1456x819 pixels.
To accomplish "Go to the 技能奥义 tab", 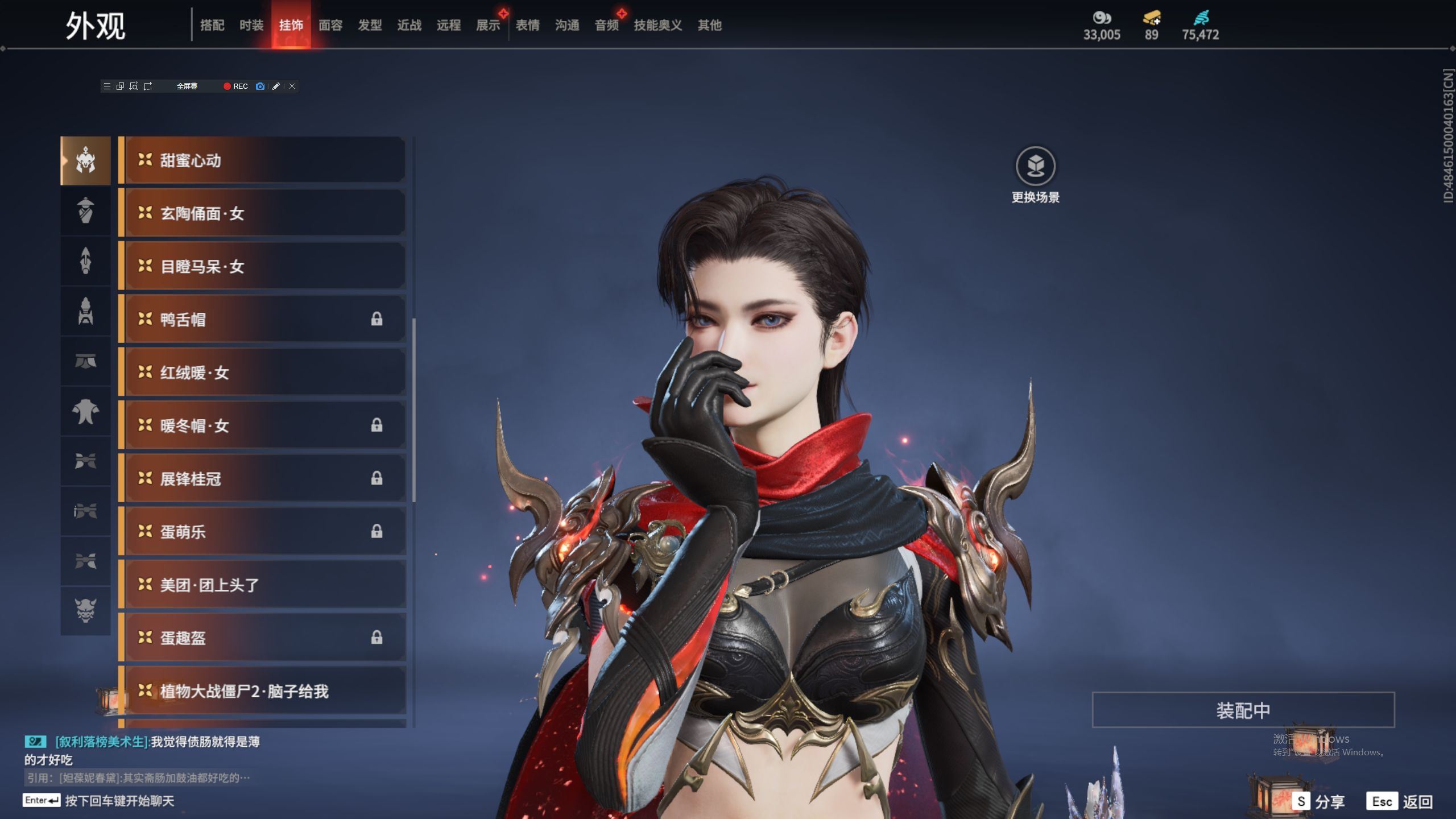I will point(657,25).
